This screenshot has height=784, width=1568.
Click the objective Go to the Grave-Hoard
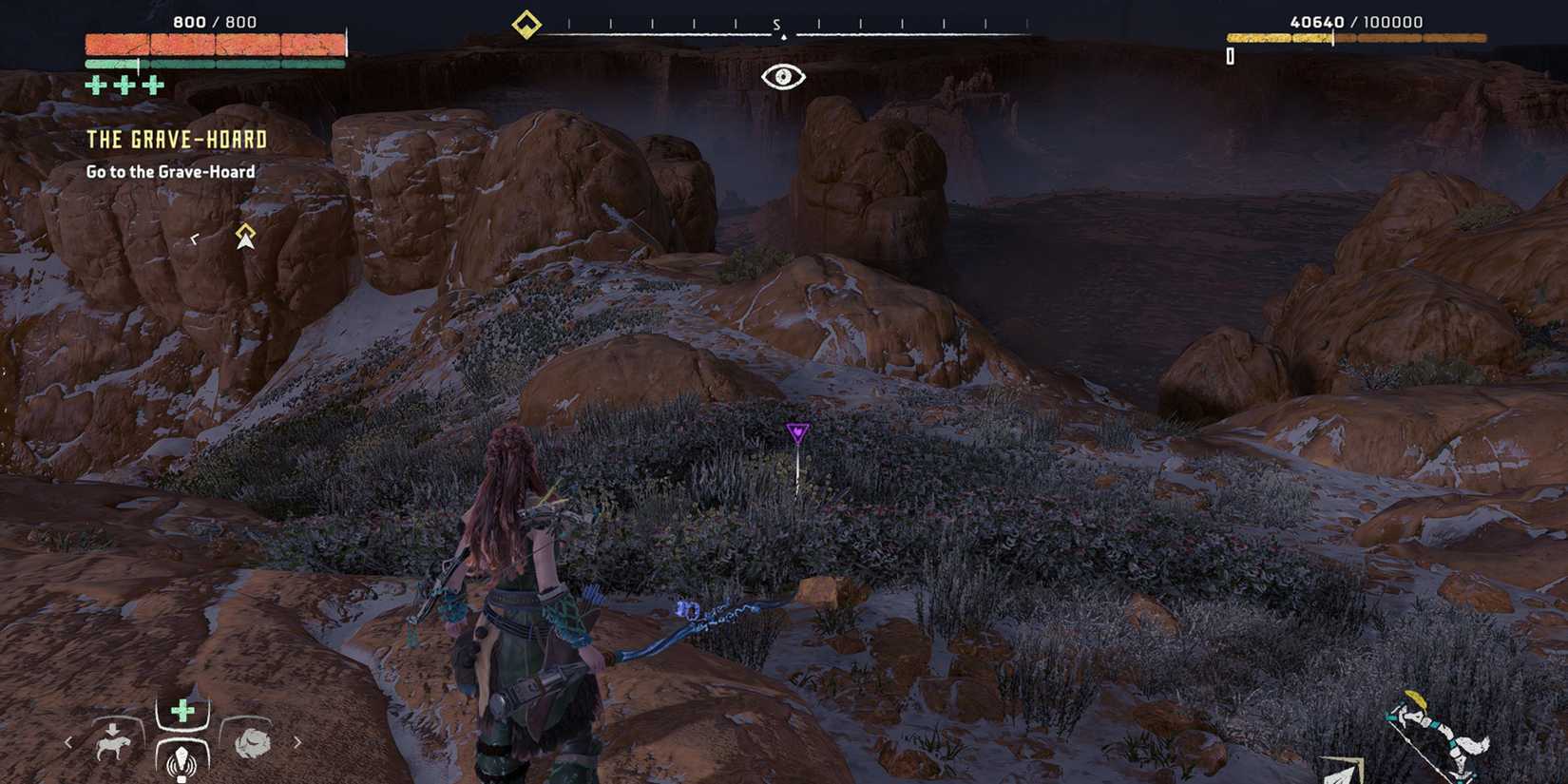(171, 172)
